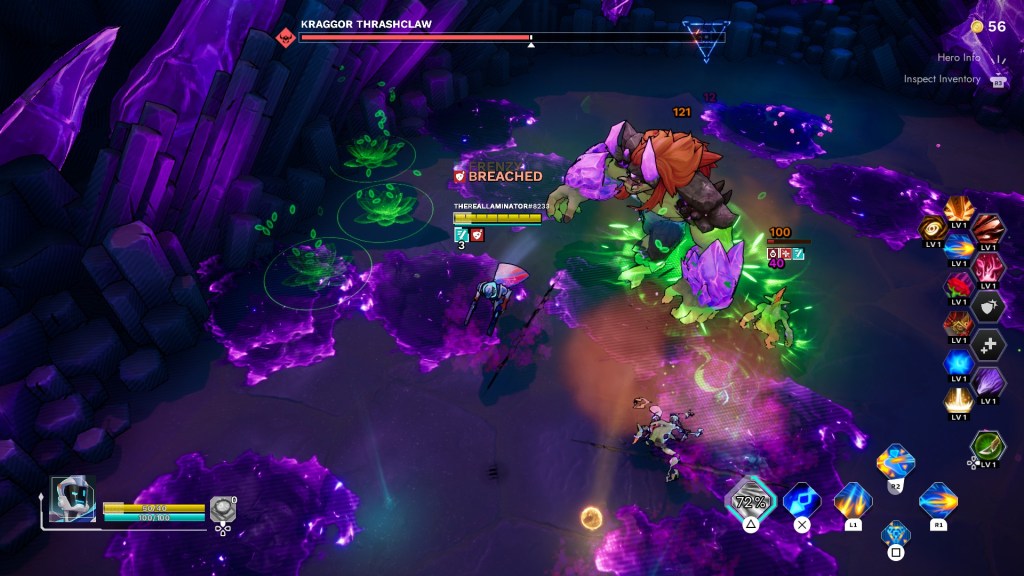1024x576 pixels.
Task: Inspect the golden swirl upgrade icon
Action: click(x=932, y=230)
